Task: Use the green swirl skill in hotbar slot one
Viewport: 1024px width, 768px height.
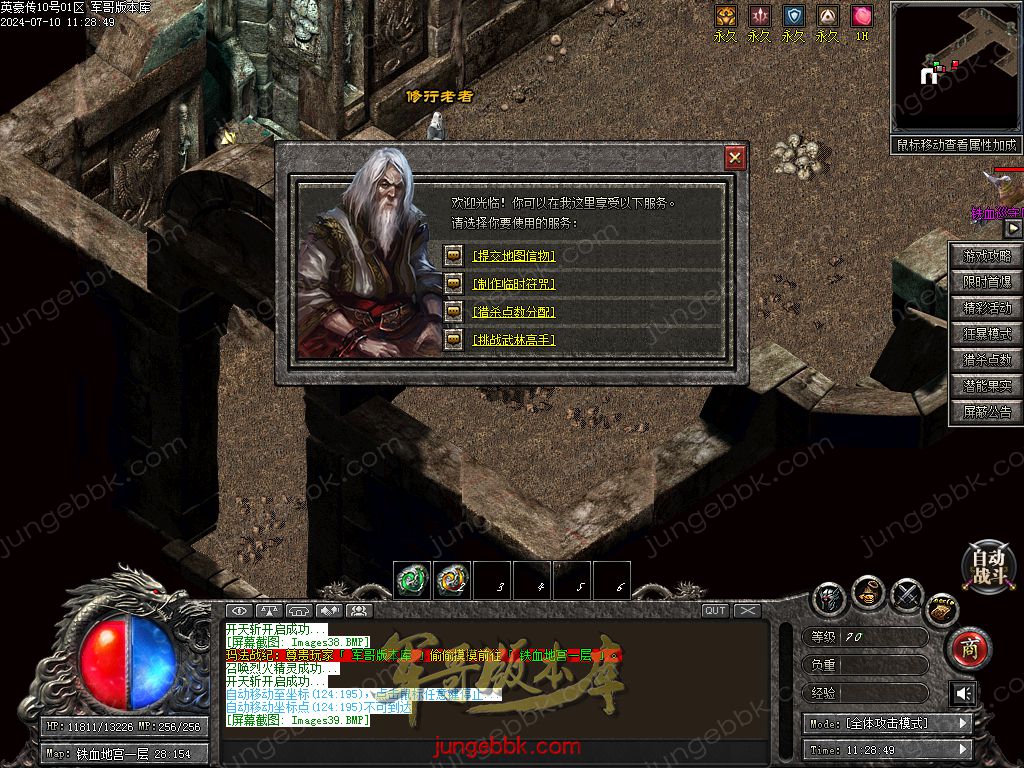Action: click(x=412, y=580)
